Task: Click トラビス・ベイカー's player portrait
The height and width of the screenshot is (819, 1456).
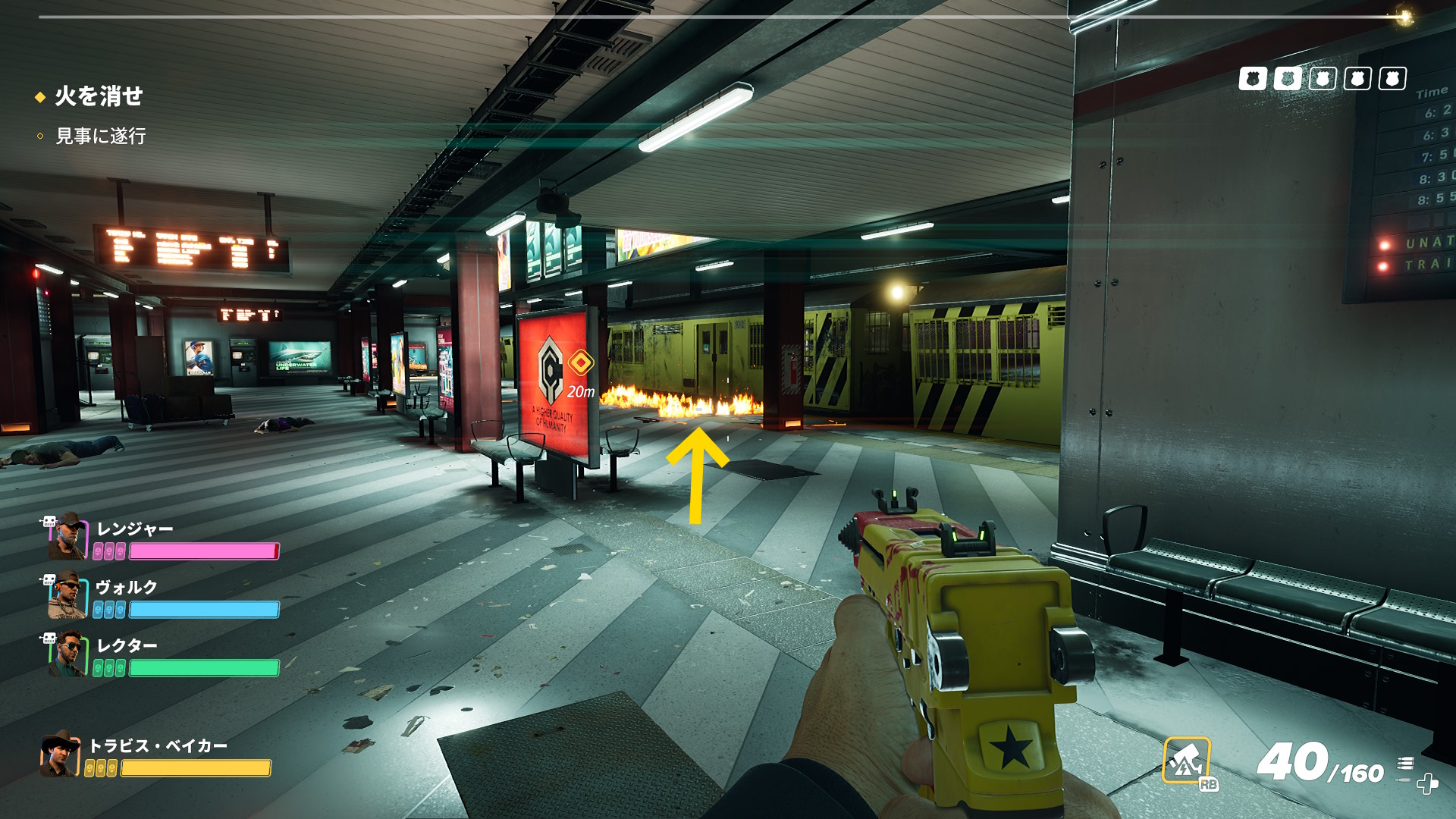Action: point(60,753)
